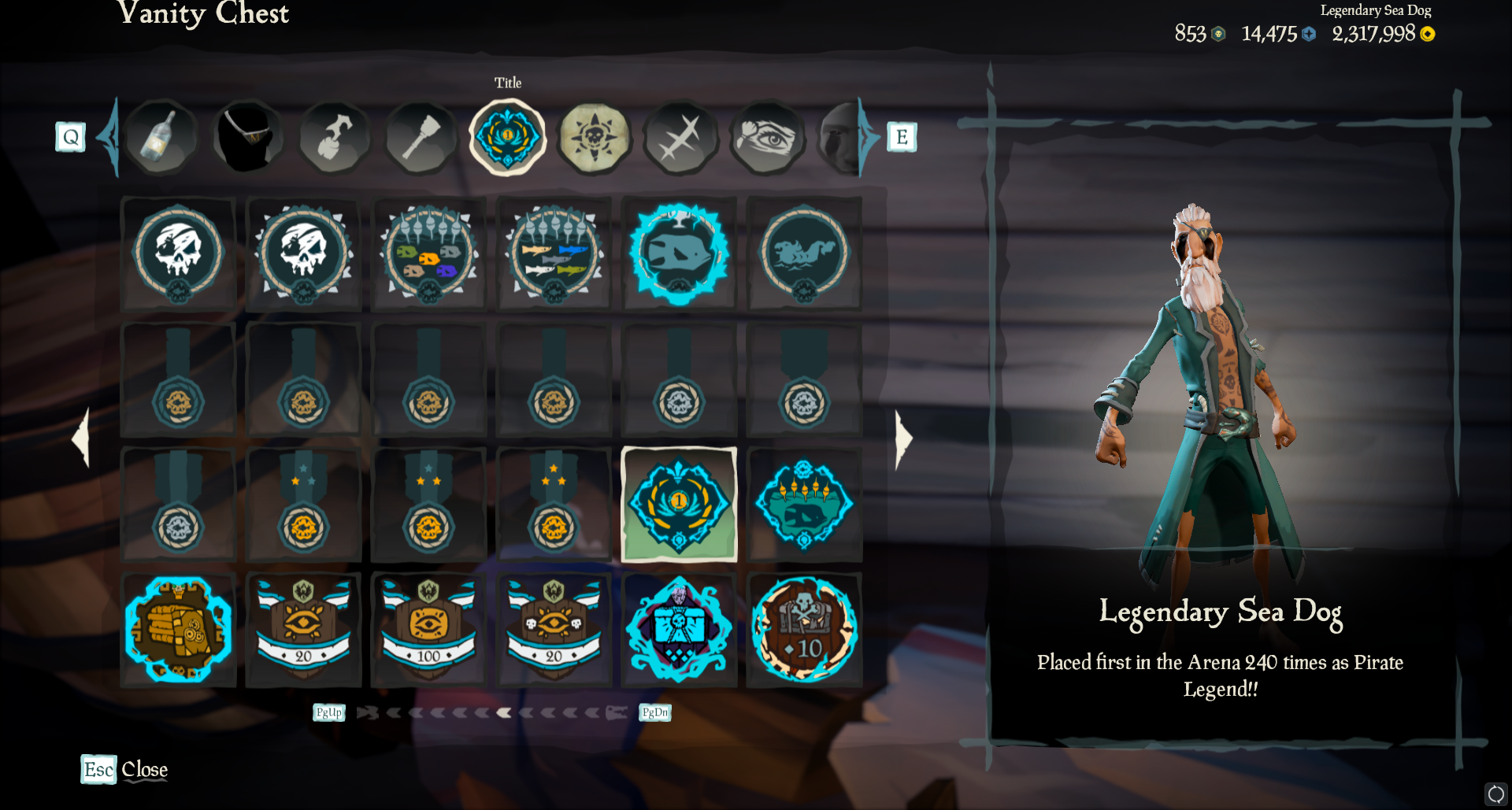Go to the previous page of titles
1512x810 pixels.
pyautogui.click(x=81, y=438)
